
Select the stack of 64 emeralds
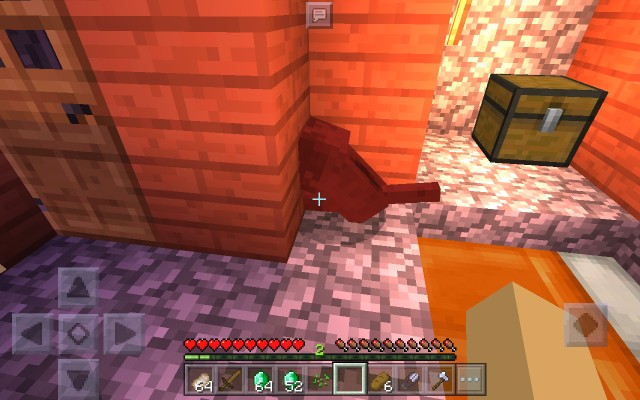260,379
